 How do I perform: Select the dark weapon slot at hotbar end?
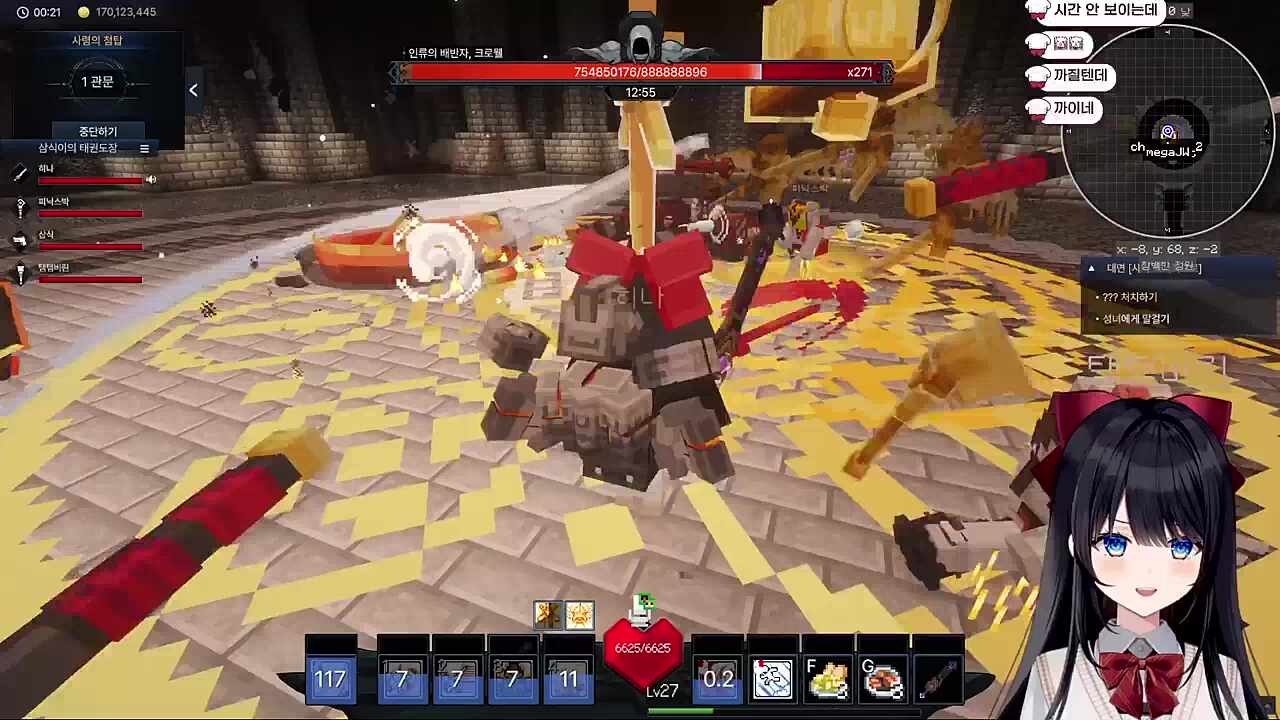(x=938, y=679)
